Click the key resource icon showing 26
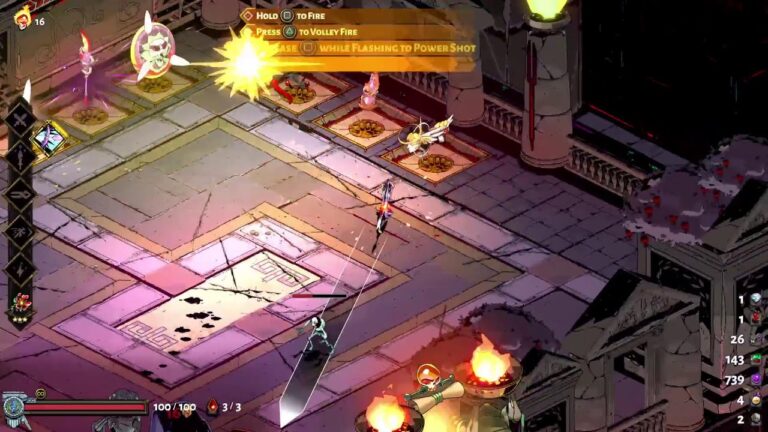This screenshot has height=432, width=768. pos(756,338)
